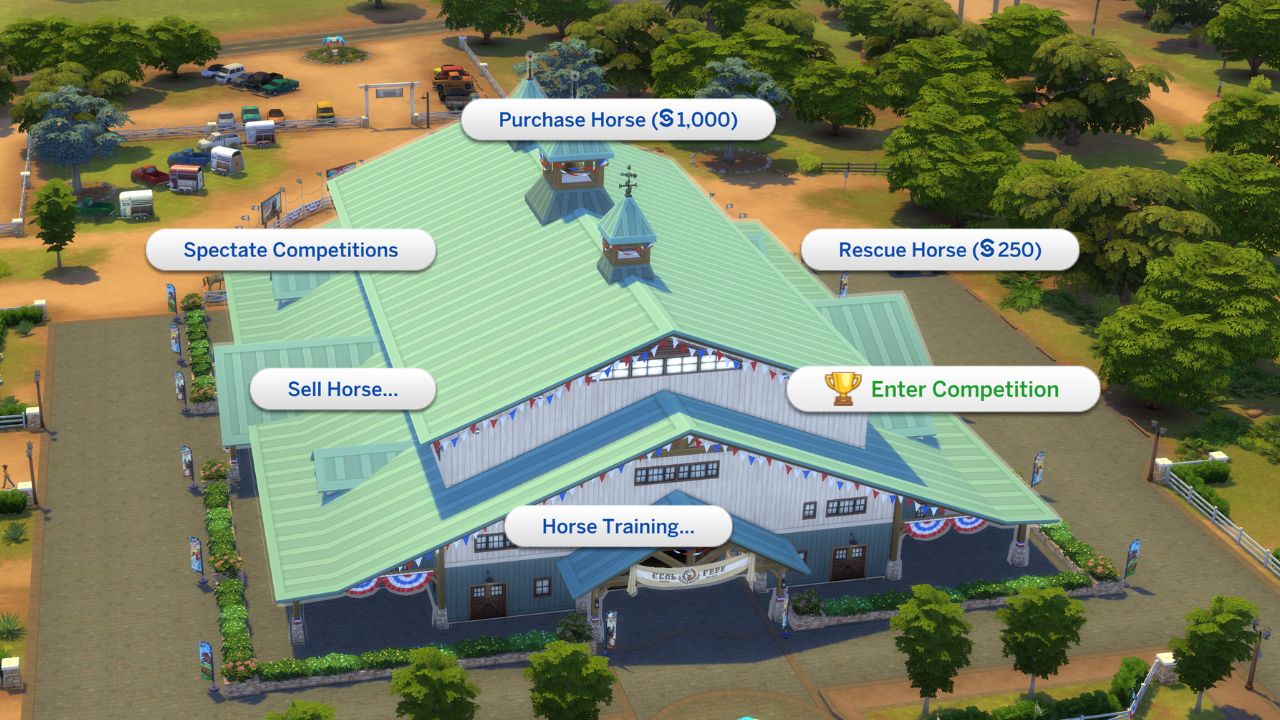The height and width of the screenshot is (720, 1280).
Task: Click the barn's left stable door
Action: coord(490,600)
